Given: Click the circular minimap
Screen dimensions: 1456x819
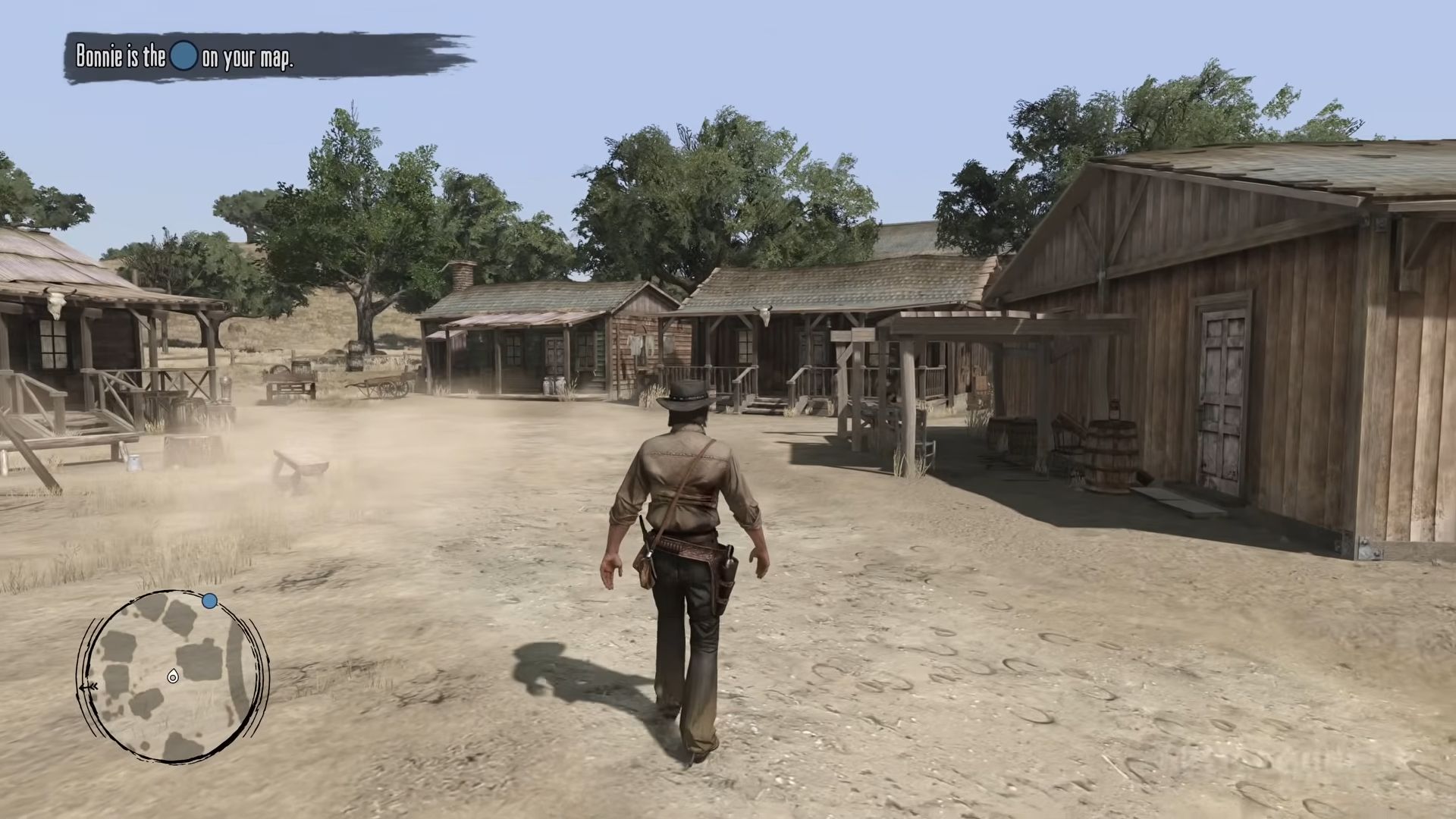Looking at the screenshot, I should tap(173, 677).
